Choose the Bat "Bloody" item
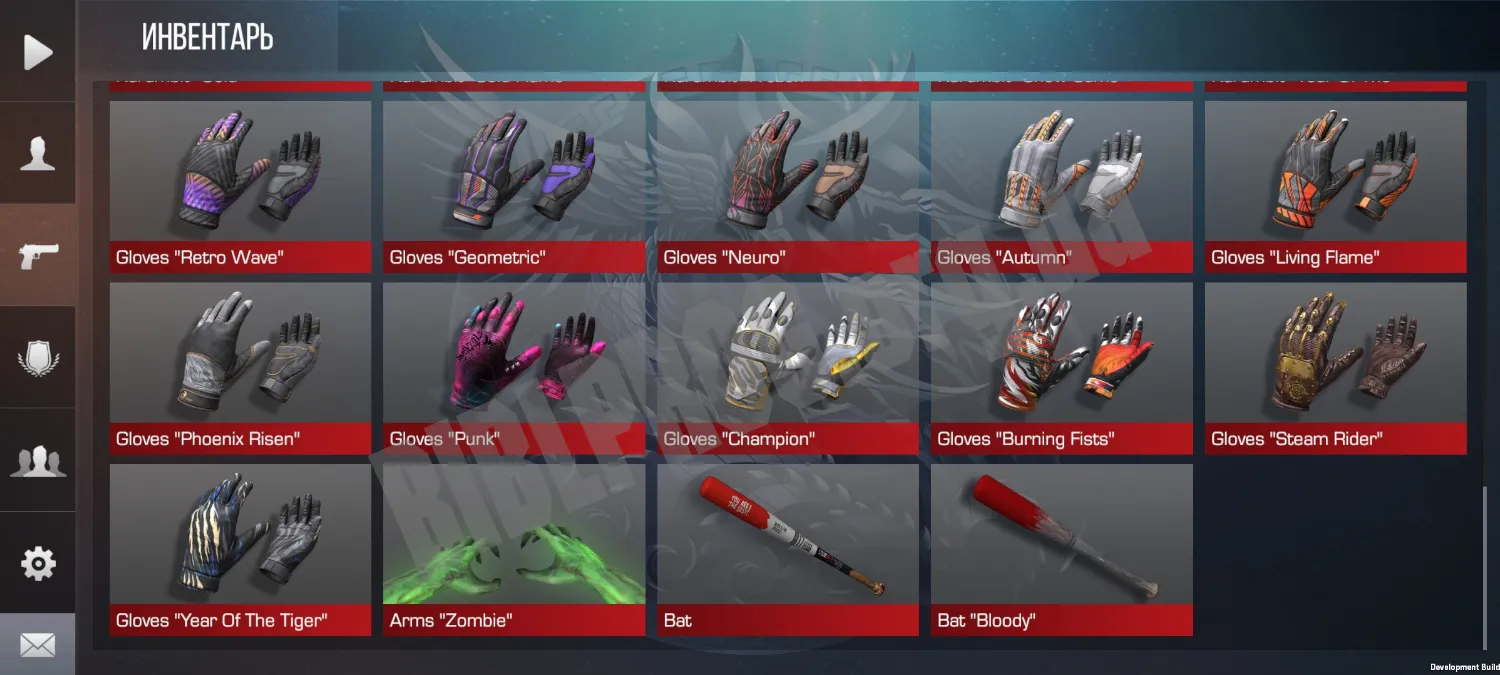Screen dimensions: 1500x675 tap(1062, 549)
